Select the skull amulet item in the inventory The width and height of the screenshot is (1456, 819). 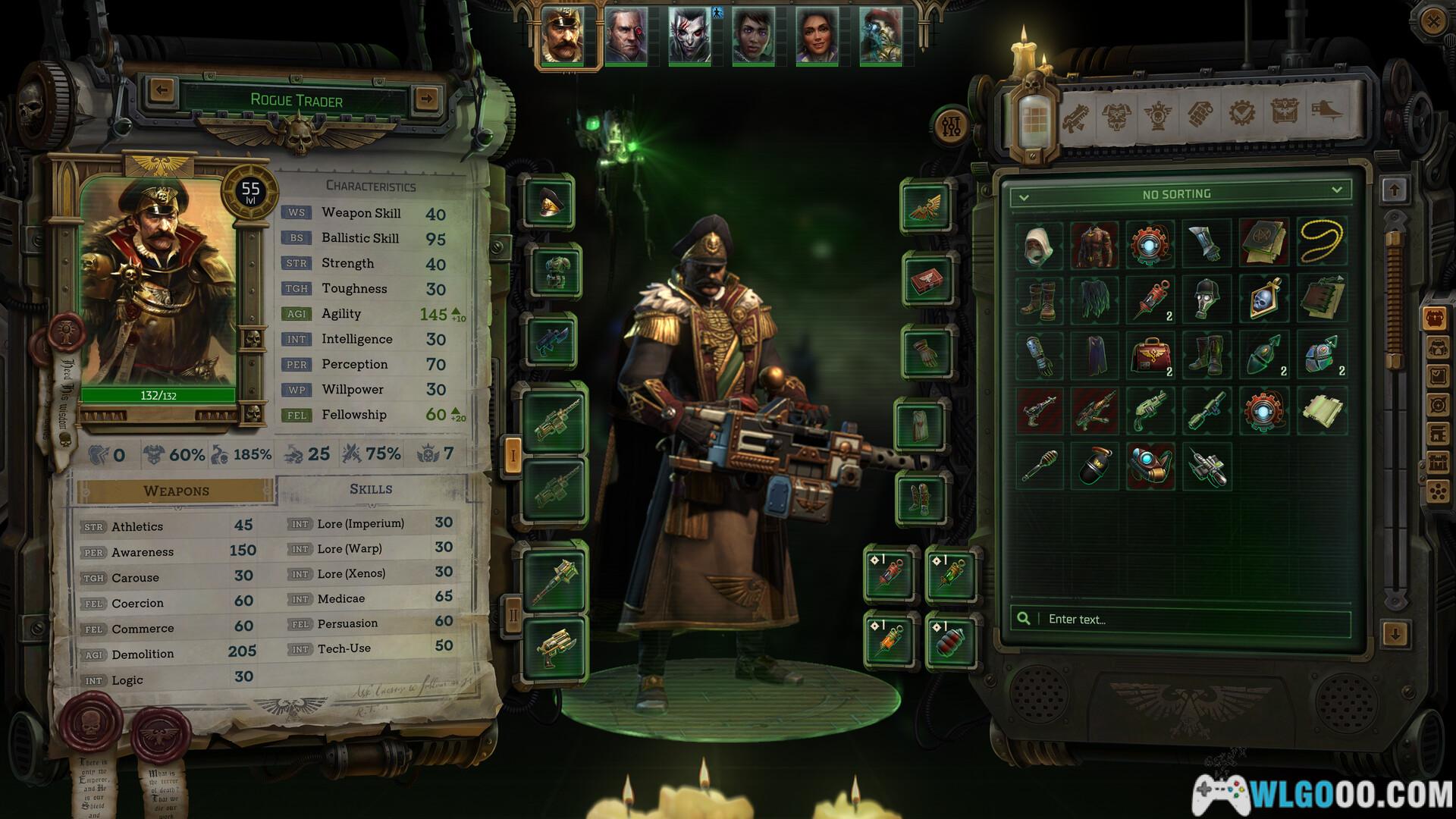coord(1263,300)
